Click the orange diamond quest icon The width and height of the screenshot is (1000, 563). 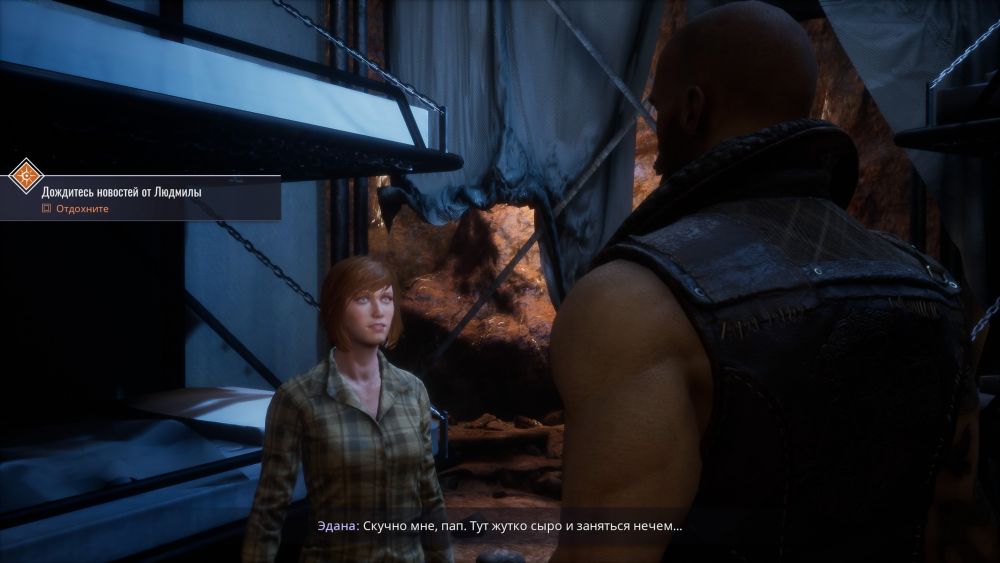pos(25,176)
